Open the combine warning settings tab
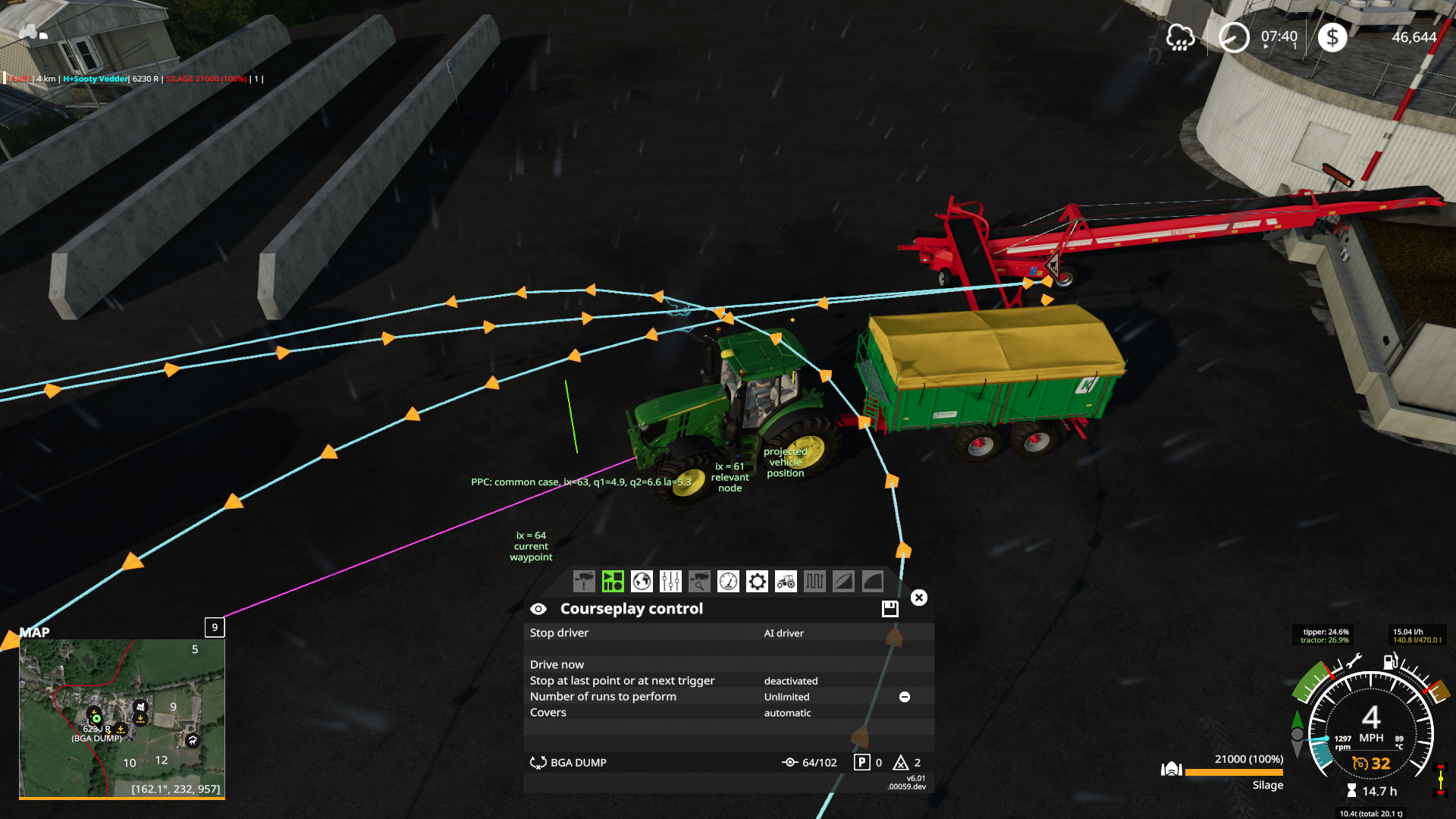Viewport: 1456px width, 819px height. (x=583, y=581)
